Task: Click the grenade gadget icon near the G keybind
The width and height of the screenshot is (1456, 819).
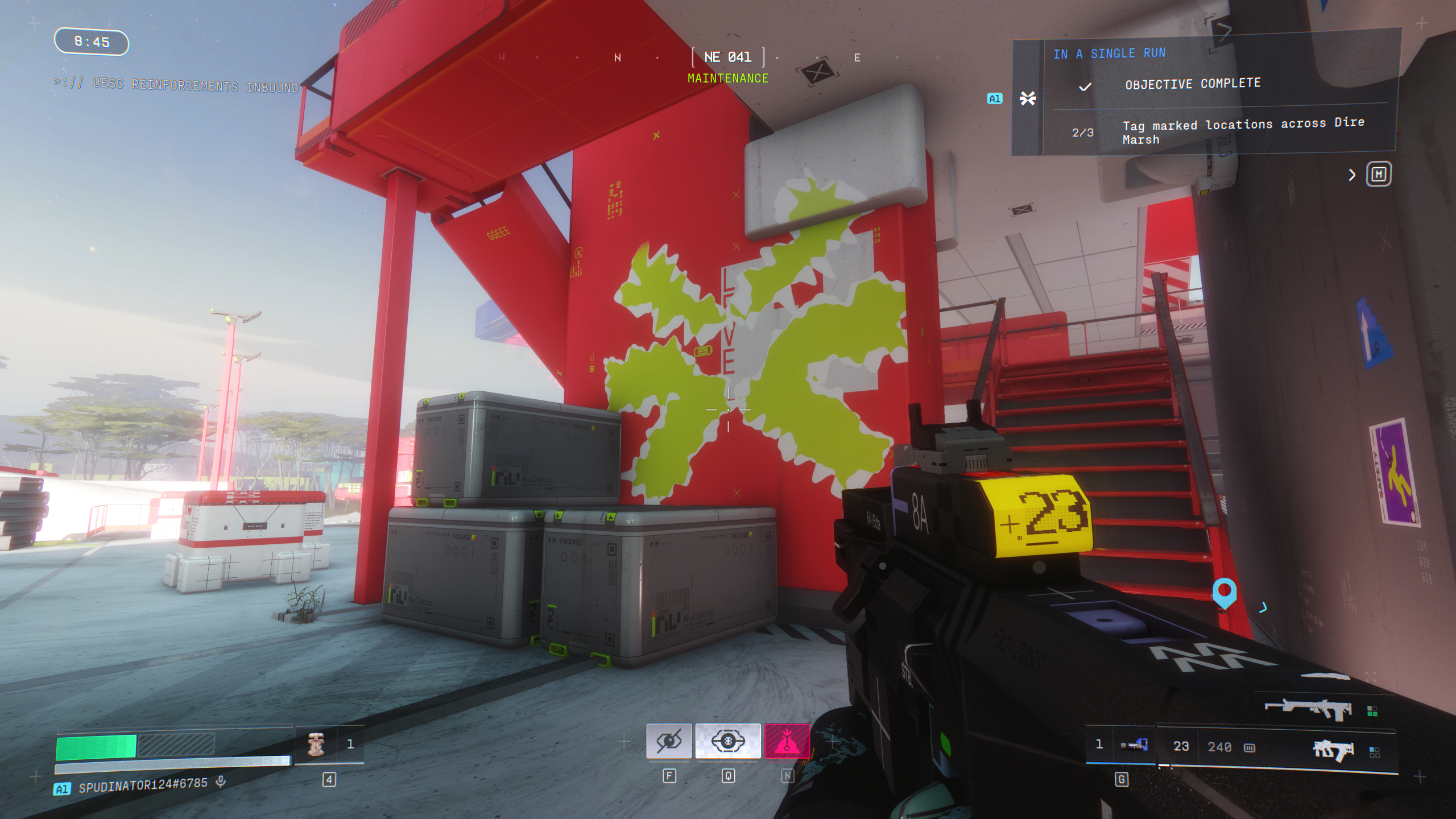Action: (x=1134, y=744)
